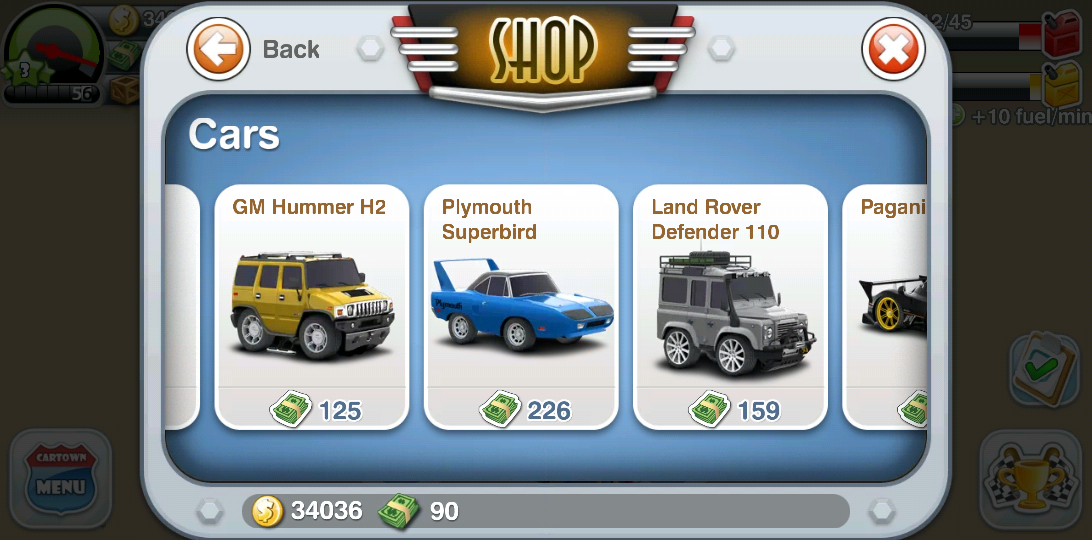Buy the Land Rover for 159 cash
Viewport: 1092px width, 540px height.
[733, 409]
